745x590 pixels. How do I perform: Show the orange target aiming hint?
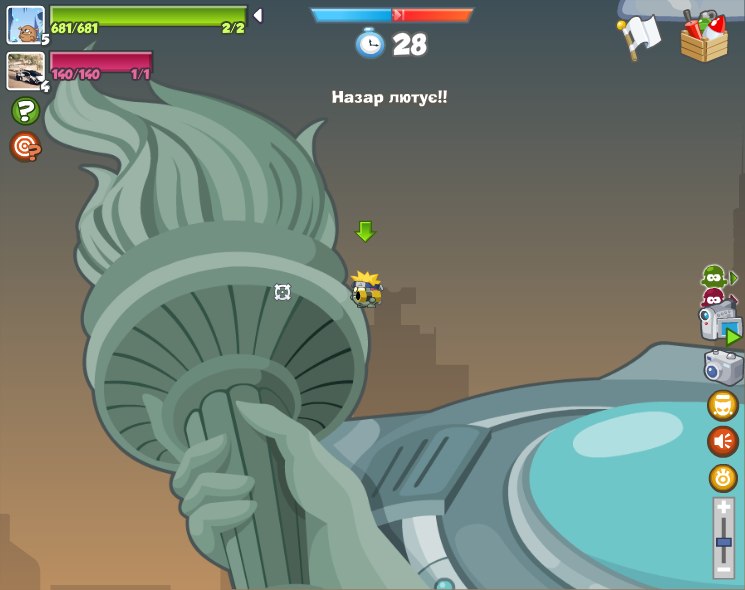tap(25, 147)
